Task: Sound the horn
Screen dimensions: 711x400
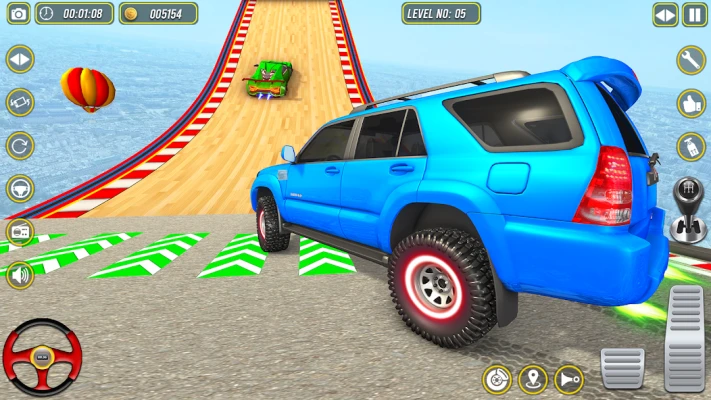Action: (x=568, y=380)
